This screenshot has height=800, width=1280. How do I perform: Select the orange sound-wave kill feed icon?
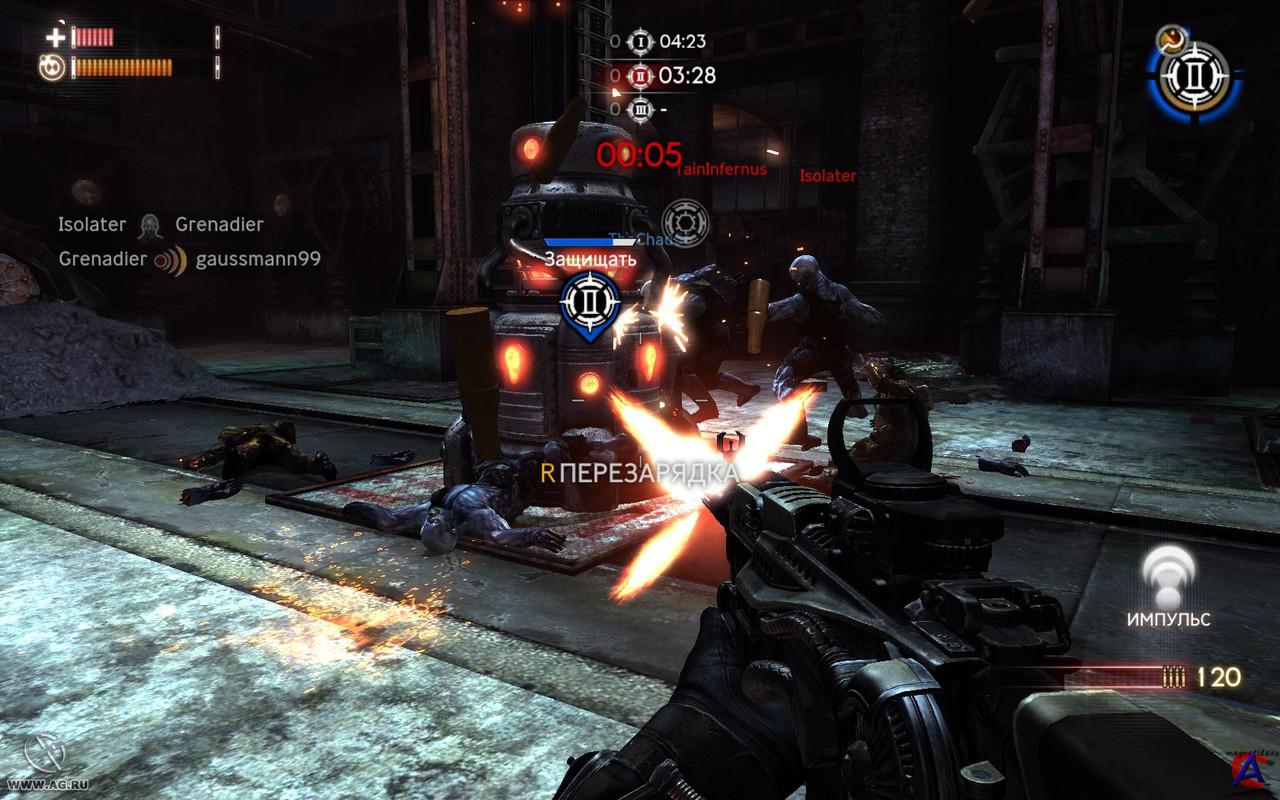click(170, 260)
